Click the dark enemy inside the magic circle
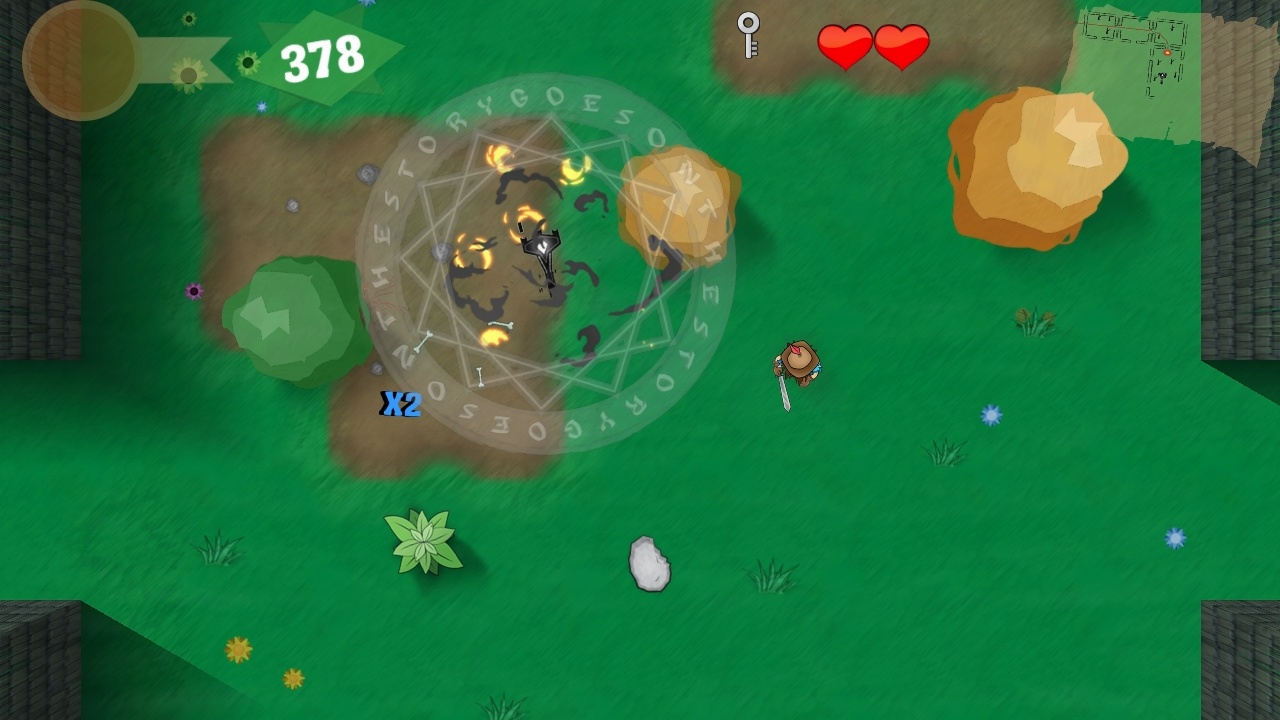 (542, 247)
